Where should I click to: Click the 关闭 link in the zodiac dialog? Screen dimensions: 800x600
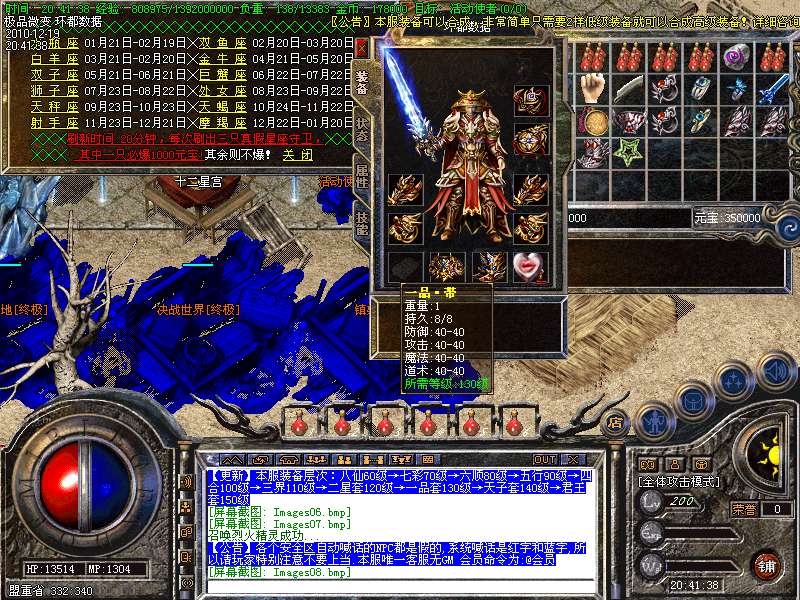(297, 156)
